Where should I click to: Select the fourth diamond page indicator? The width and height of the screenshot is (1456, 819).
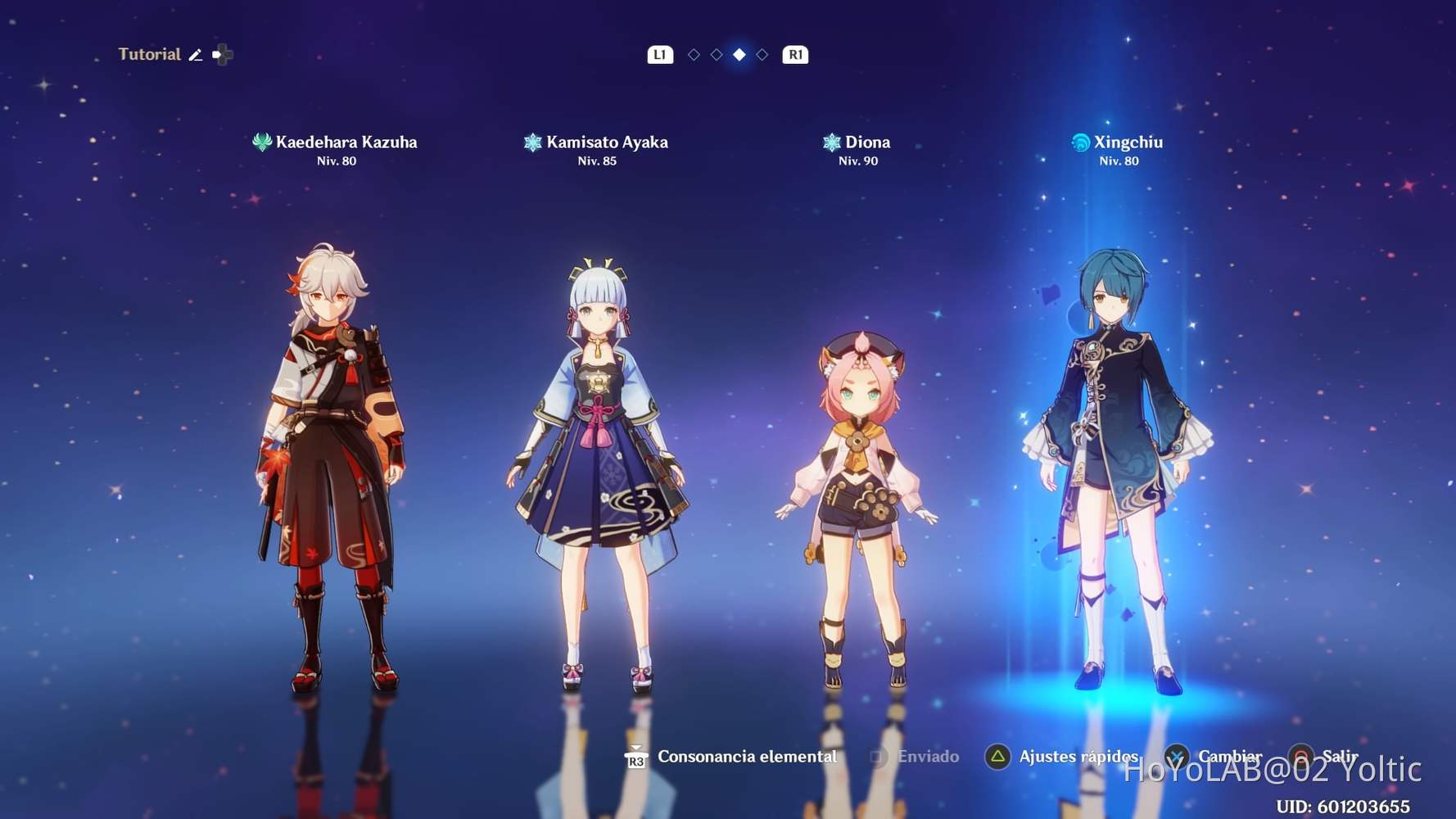[762, 55]
